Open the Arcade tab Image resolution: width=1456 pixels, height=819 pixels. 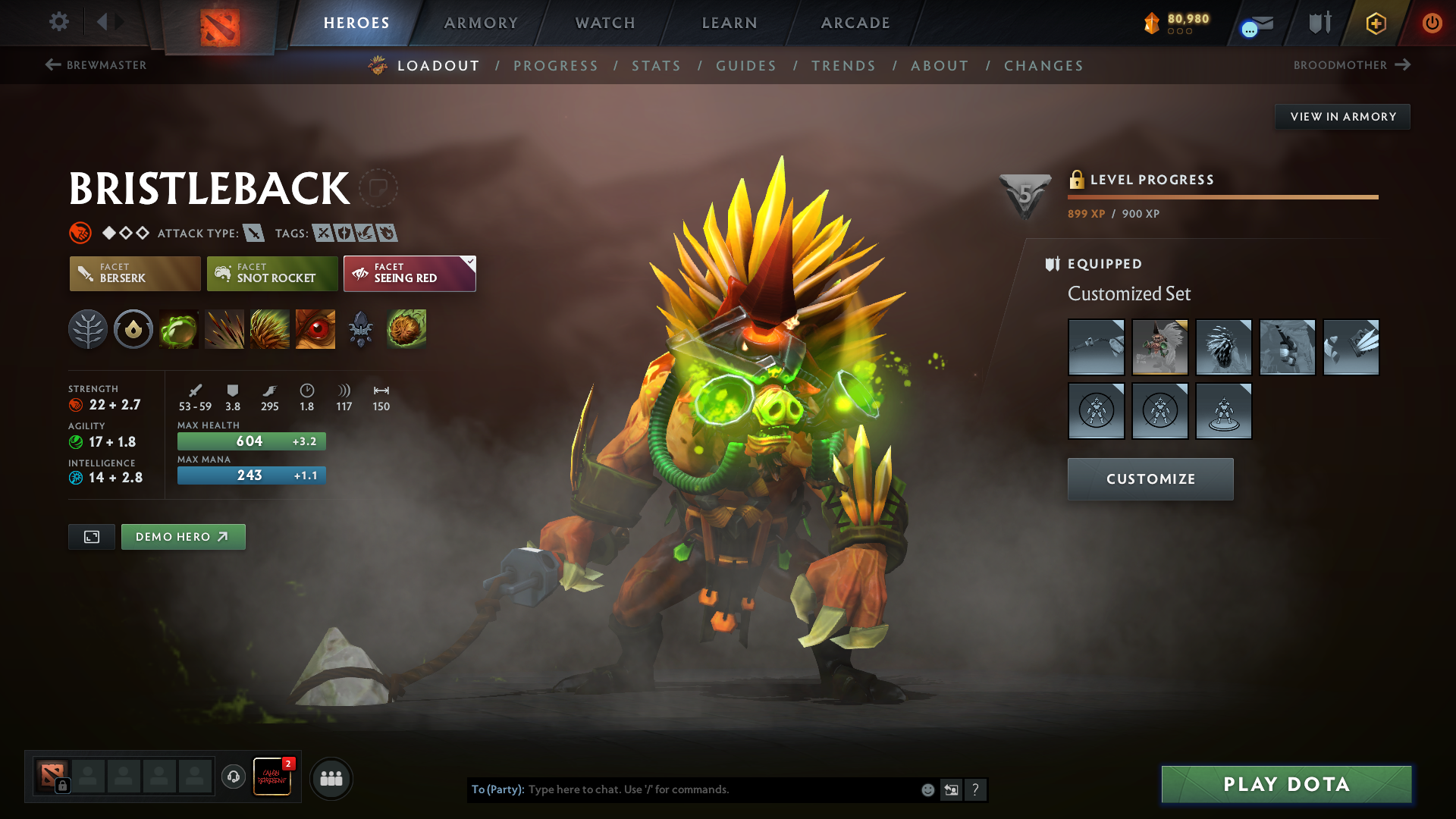(x=855, y=23)
